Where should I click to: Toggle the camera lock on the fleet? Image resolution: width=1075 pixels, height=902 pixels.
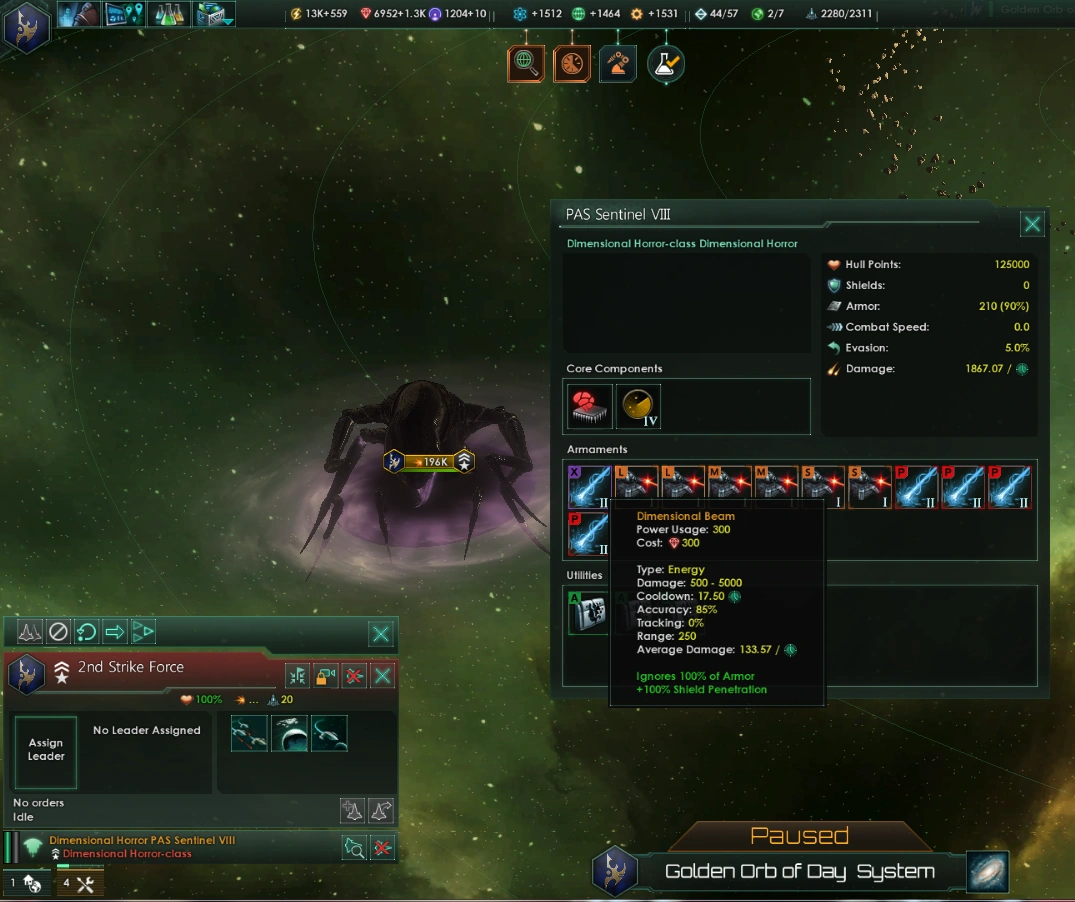pos(326,676)
